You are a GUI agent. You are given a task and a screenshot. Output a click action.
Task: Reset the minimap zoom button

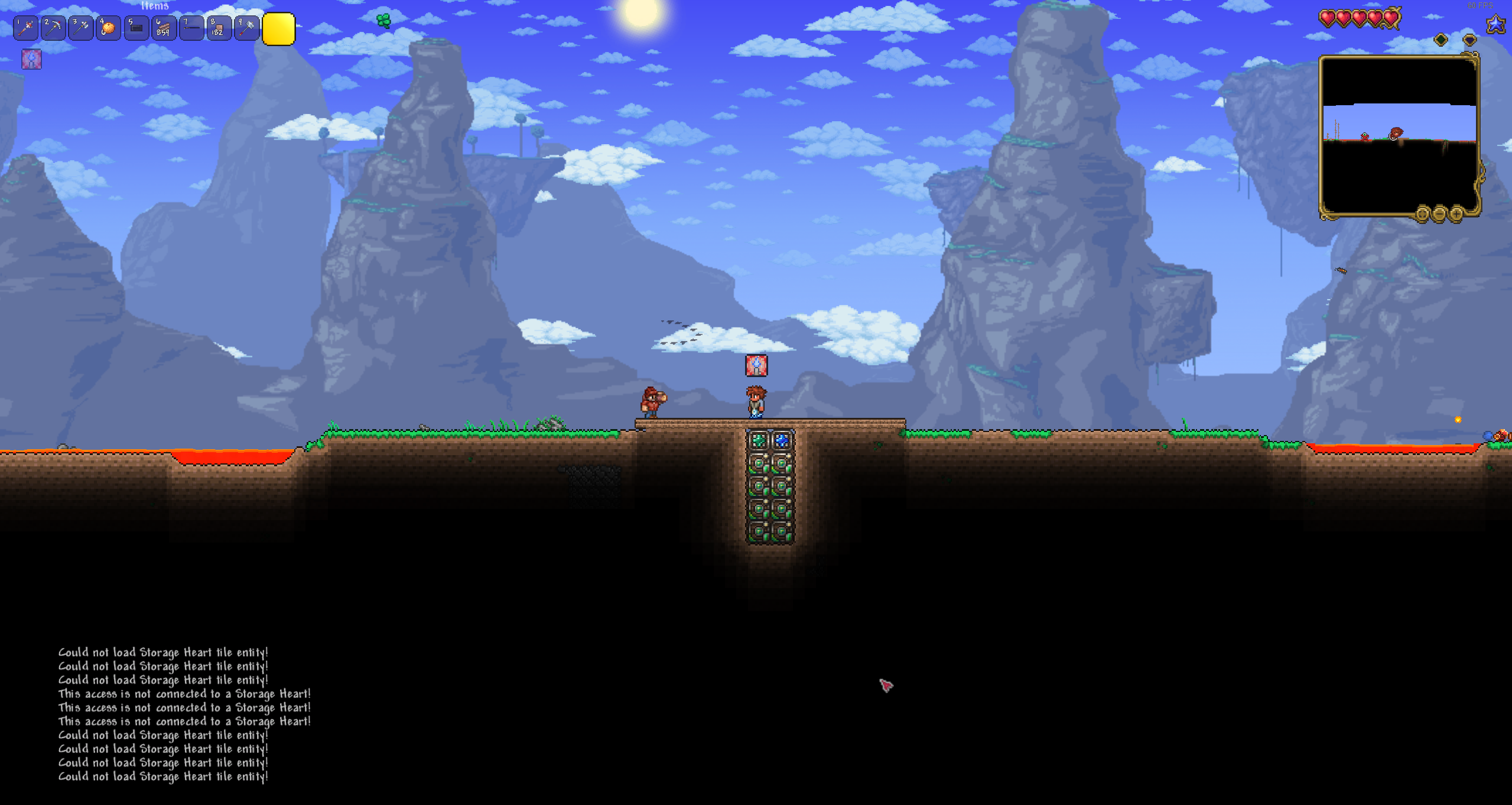1422,213
